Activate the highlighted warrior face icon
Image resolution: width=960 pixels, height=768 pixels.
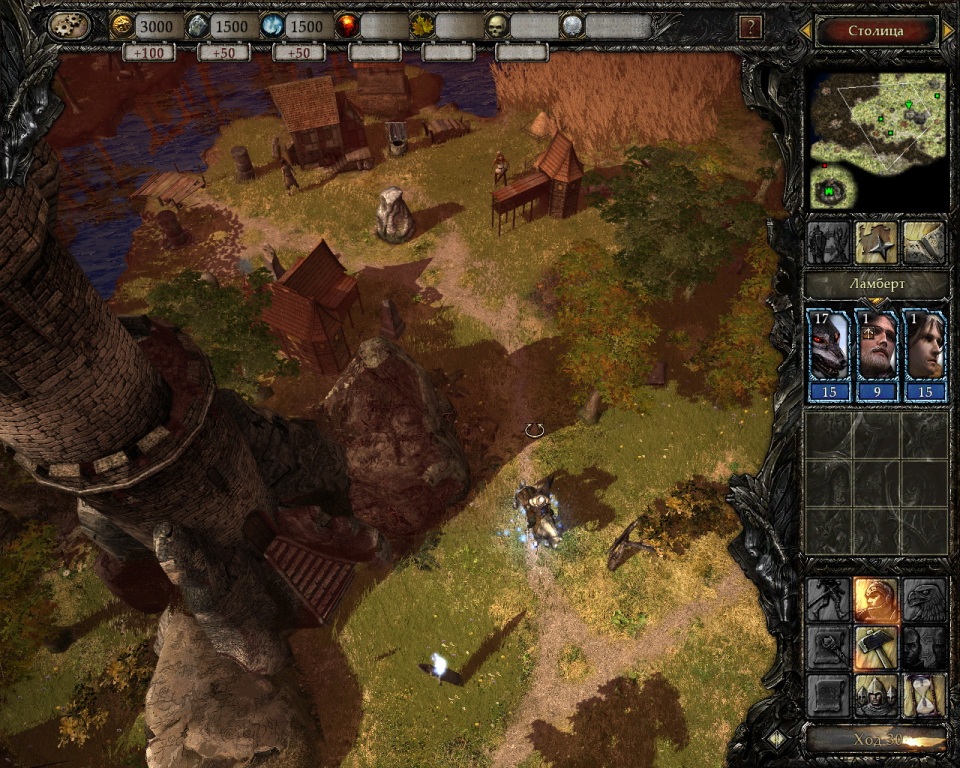click(876, 600)
